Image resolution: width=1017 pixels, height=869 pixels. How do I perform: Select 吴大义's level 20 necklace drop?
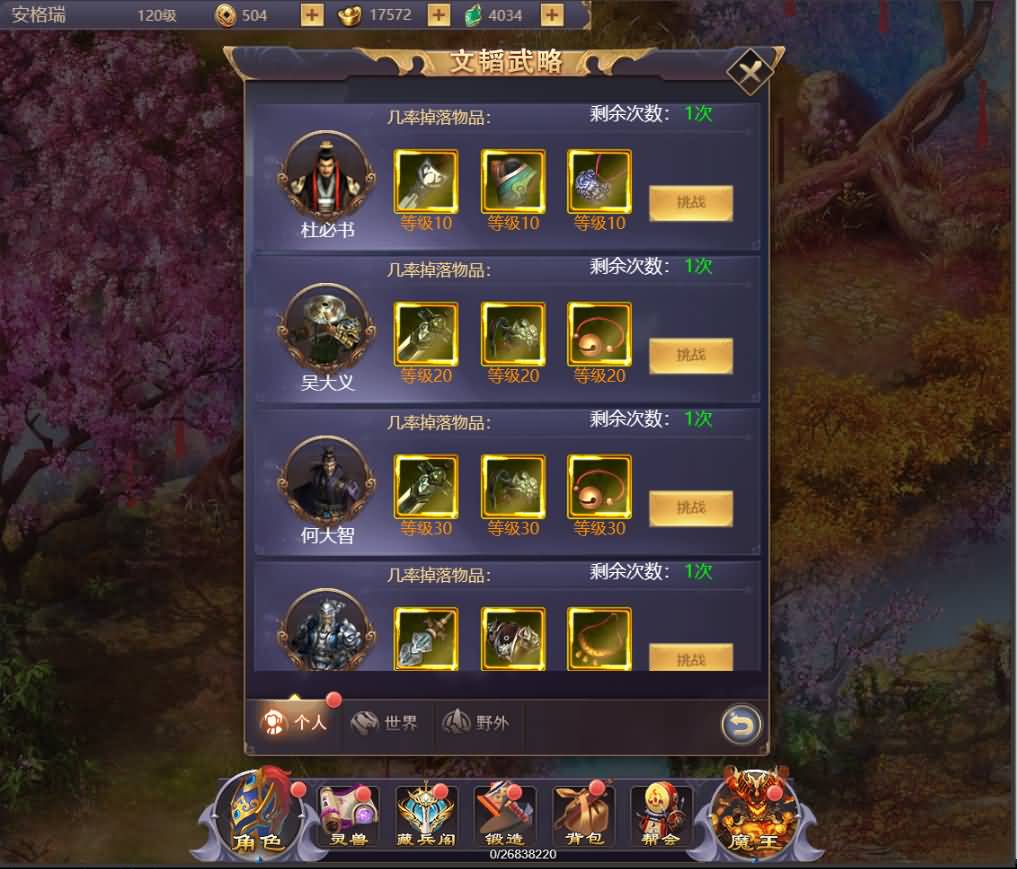click(599, 335)
